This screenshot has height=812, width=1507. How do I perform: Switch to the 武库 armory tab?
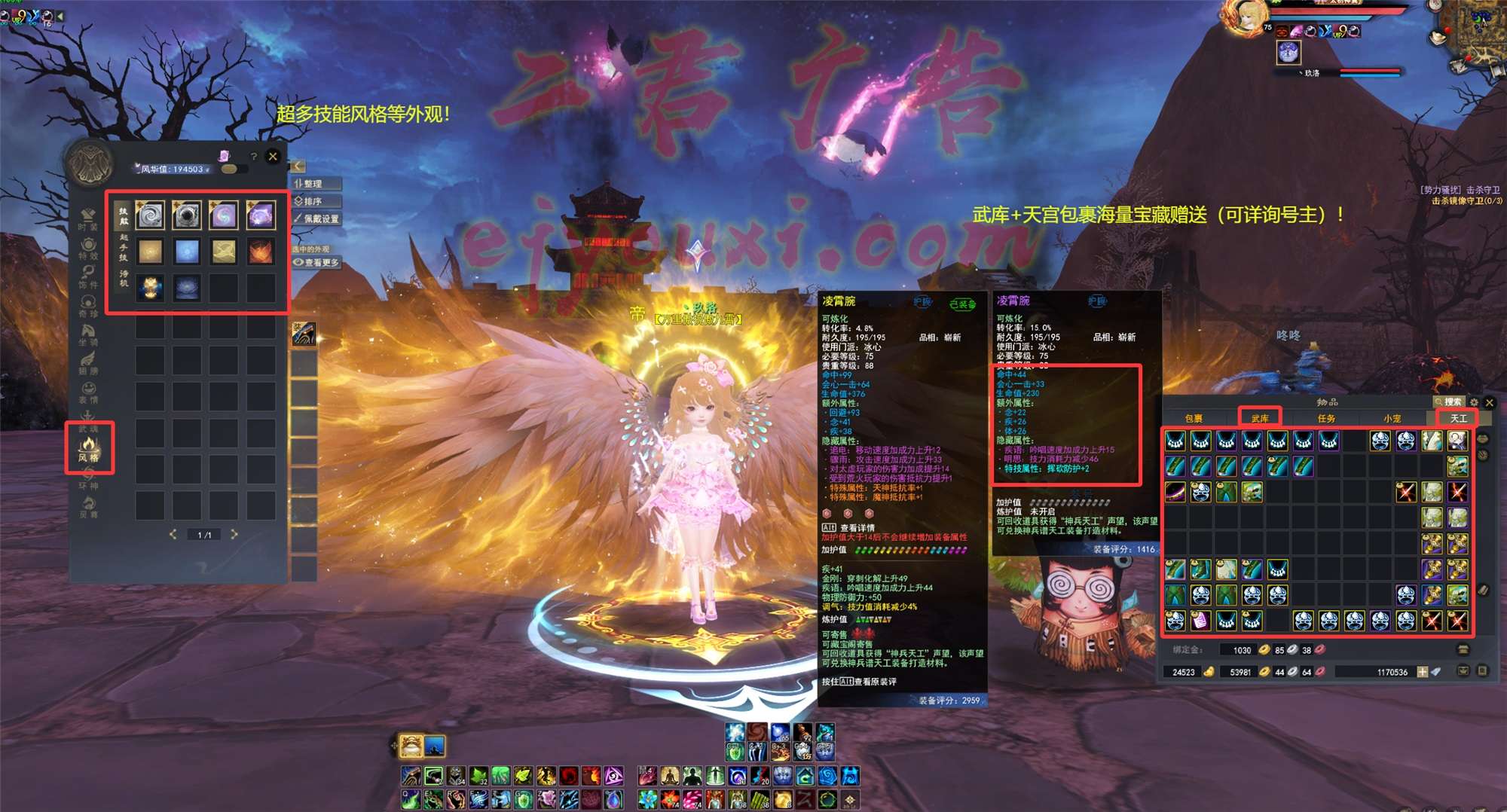(1260, 418)
